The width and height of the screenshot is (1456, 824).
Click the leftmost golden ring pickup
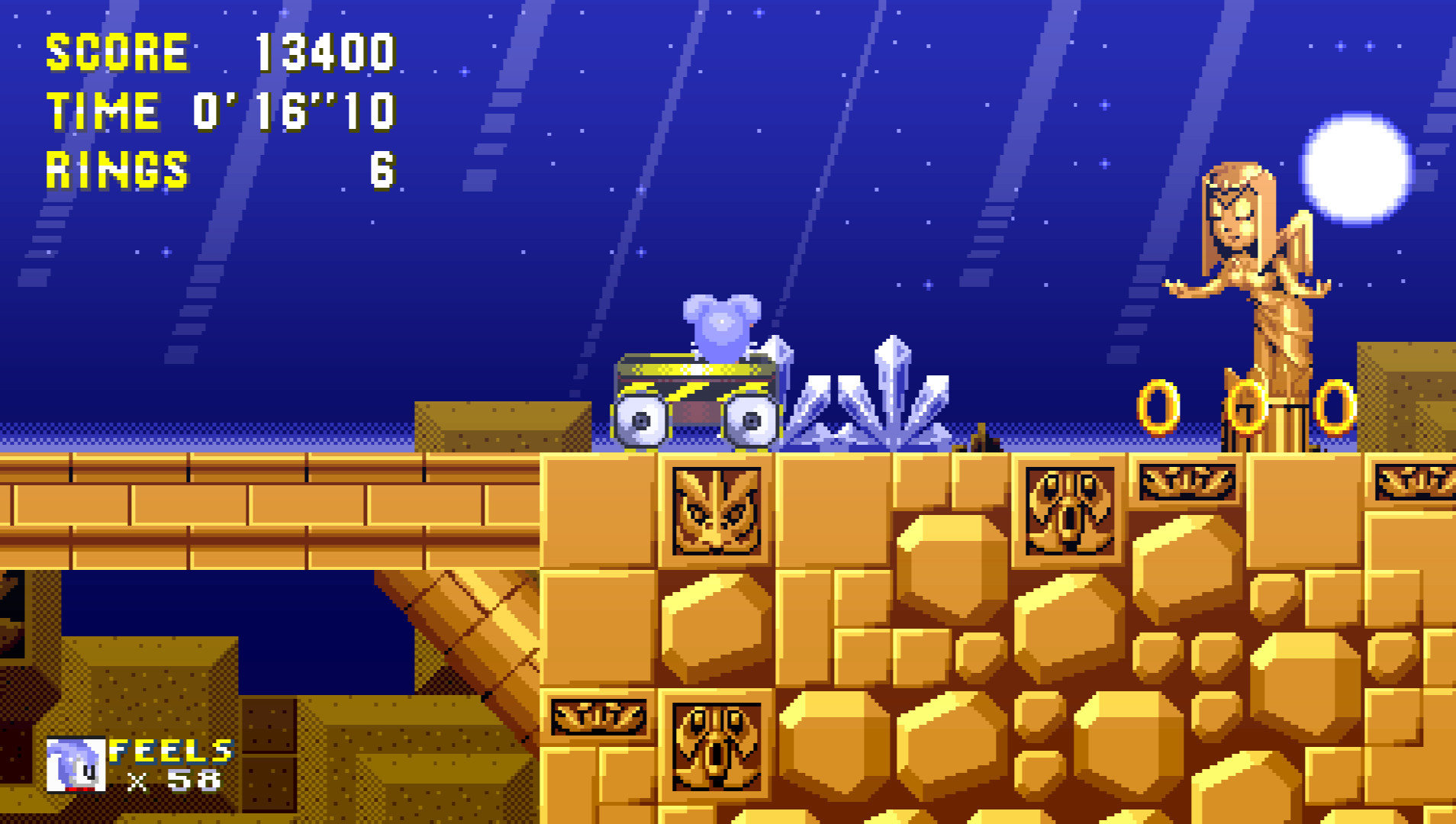(x=1157, y=407)
